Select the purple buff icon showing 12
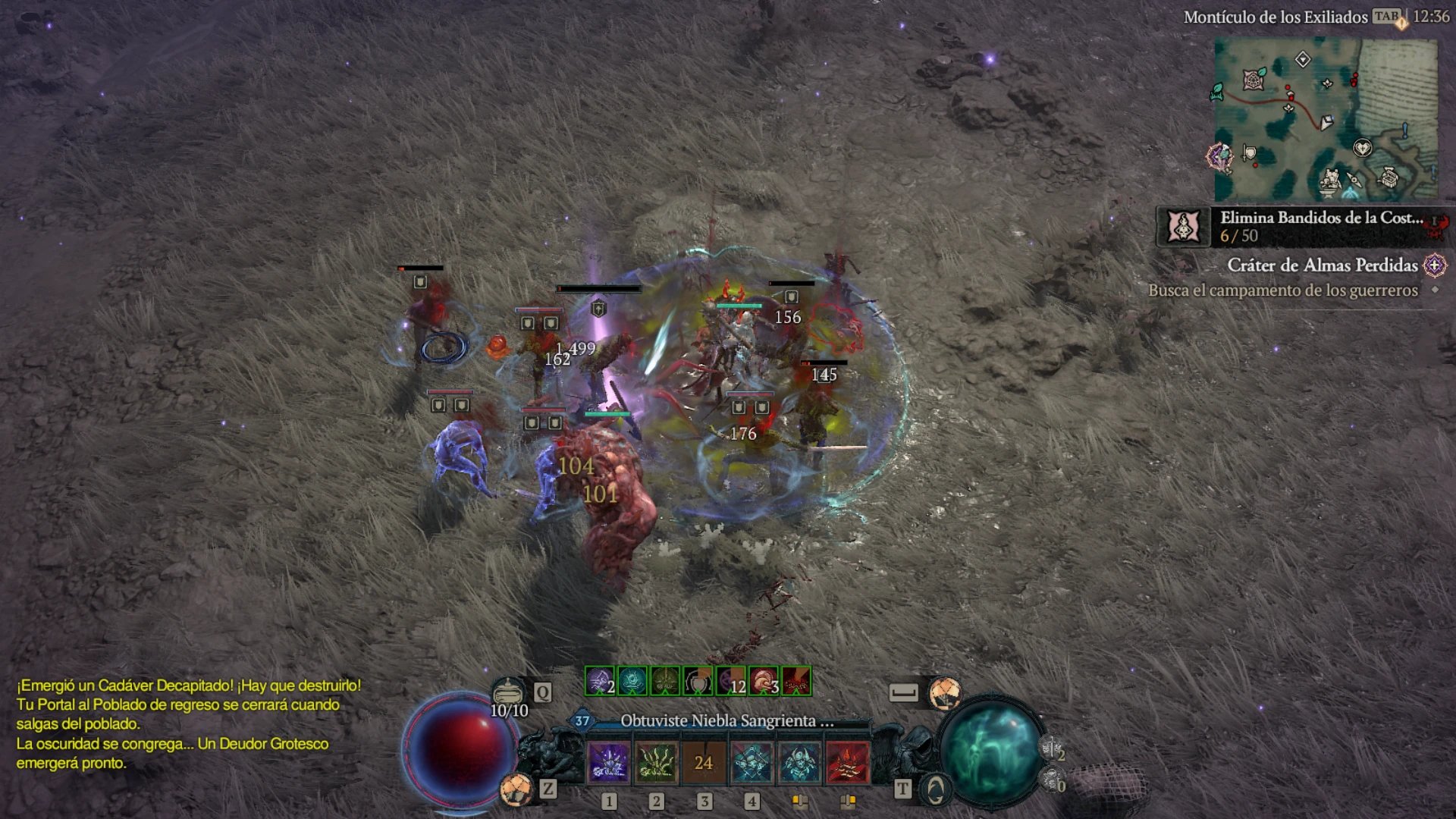 click(x=731, y=681)
